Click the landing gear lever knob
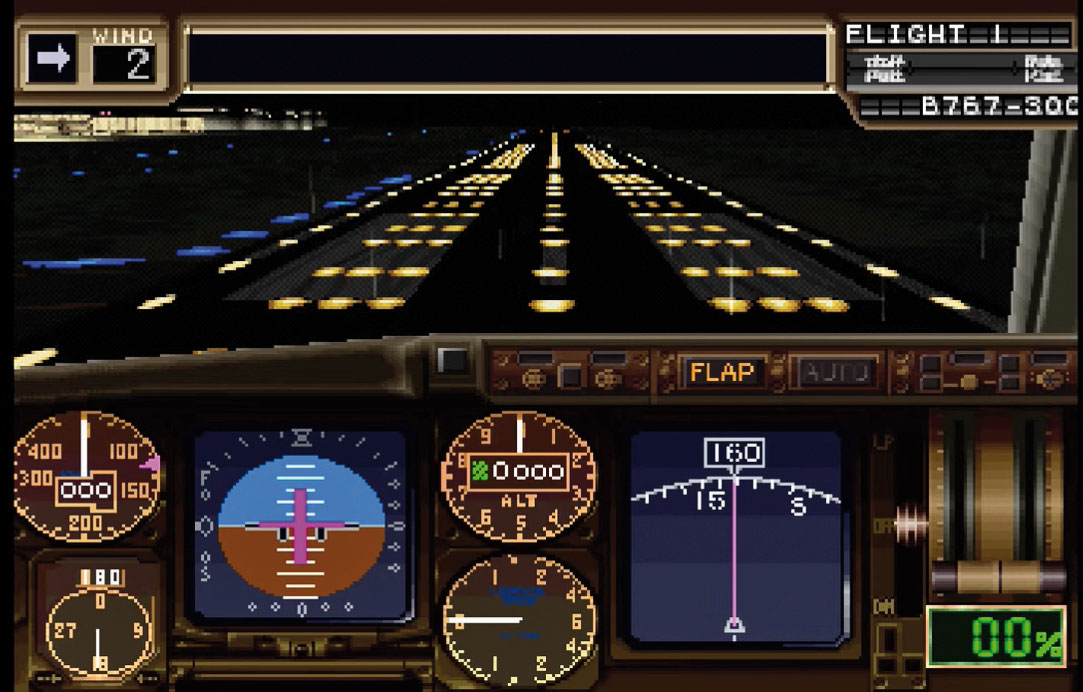 [x=911, y=523]
